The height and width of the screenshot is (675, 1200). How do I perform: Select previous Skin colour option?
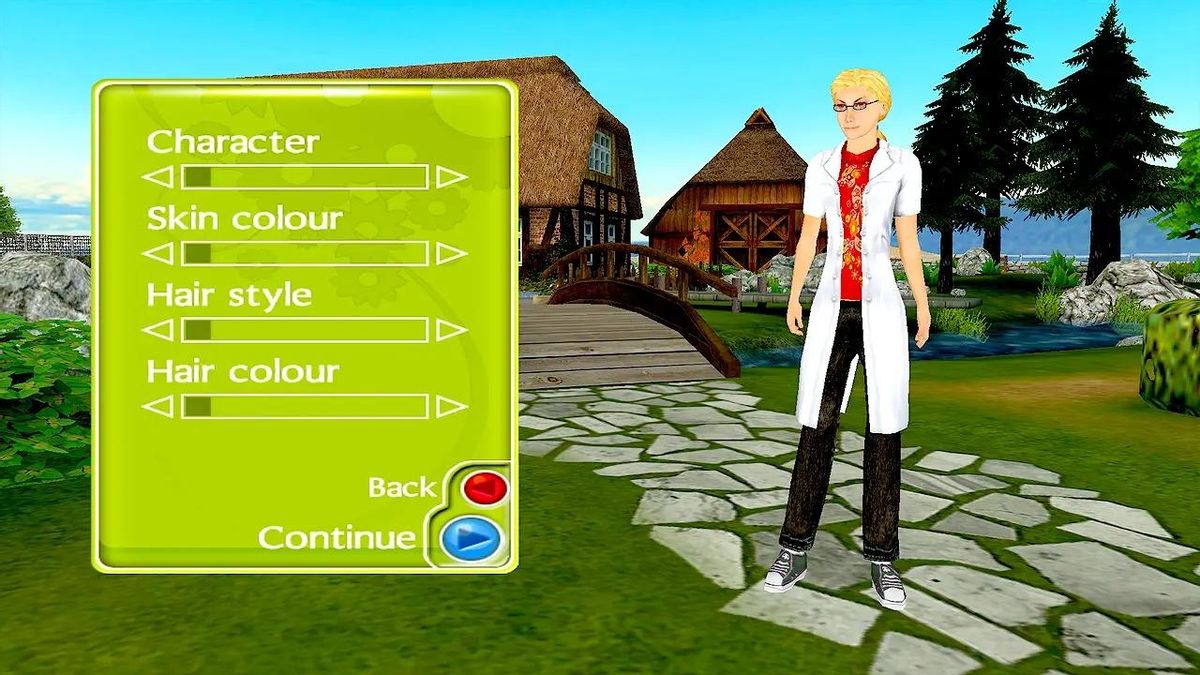tap(158, 254)
